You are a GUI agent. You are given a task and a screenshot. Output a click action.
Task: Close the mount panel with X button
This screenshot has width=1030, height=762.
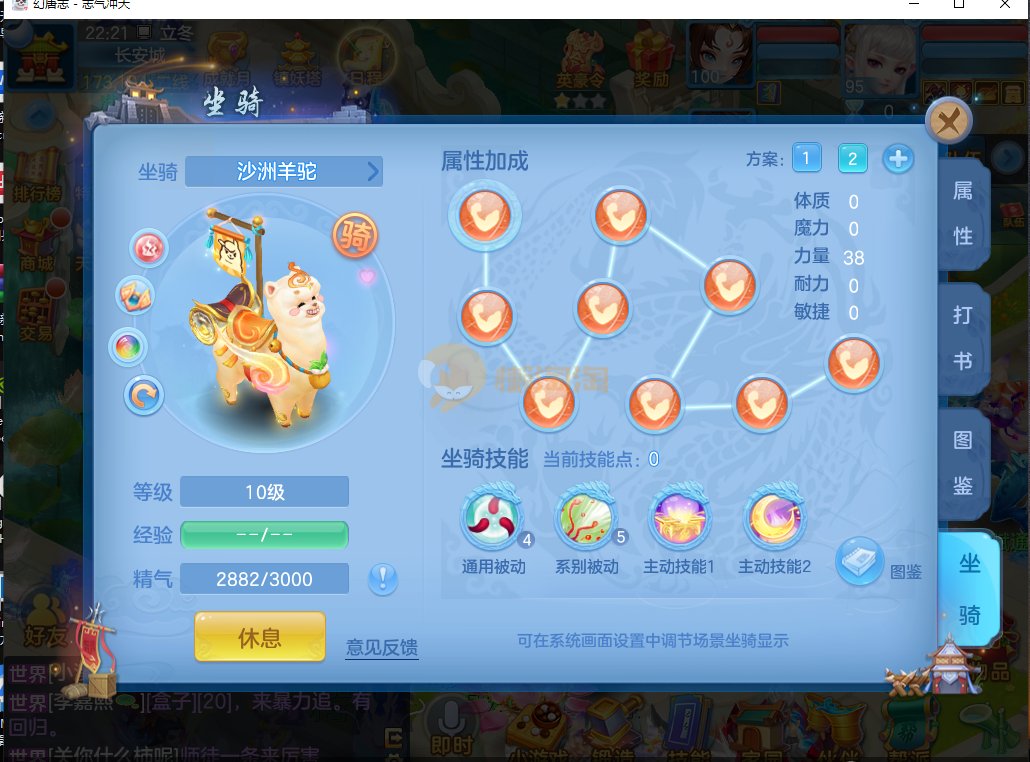[949, 122]
